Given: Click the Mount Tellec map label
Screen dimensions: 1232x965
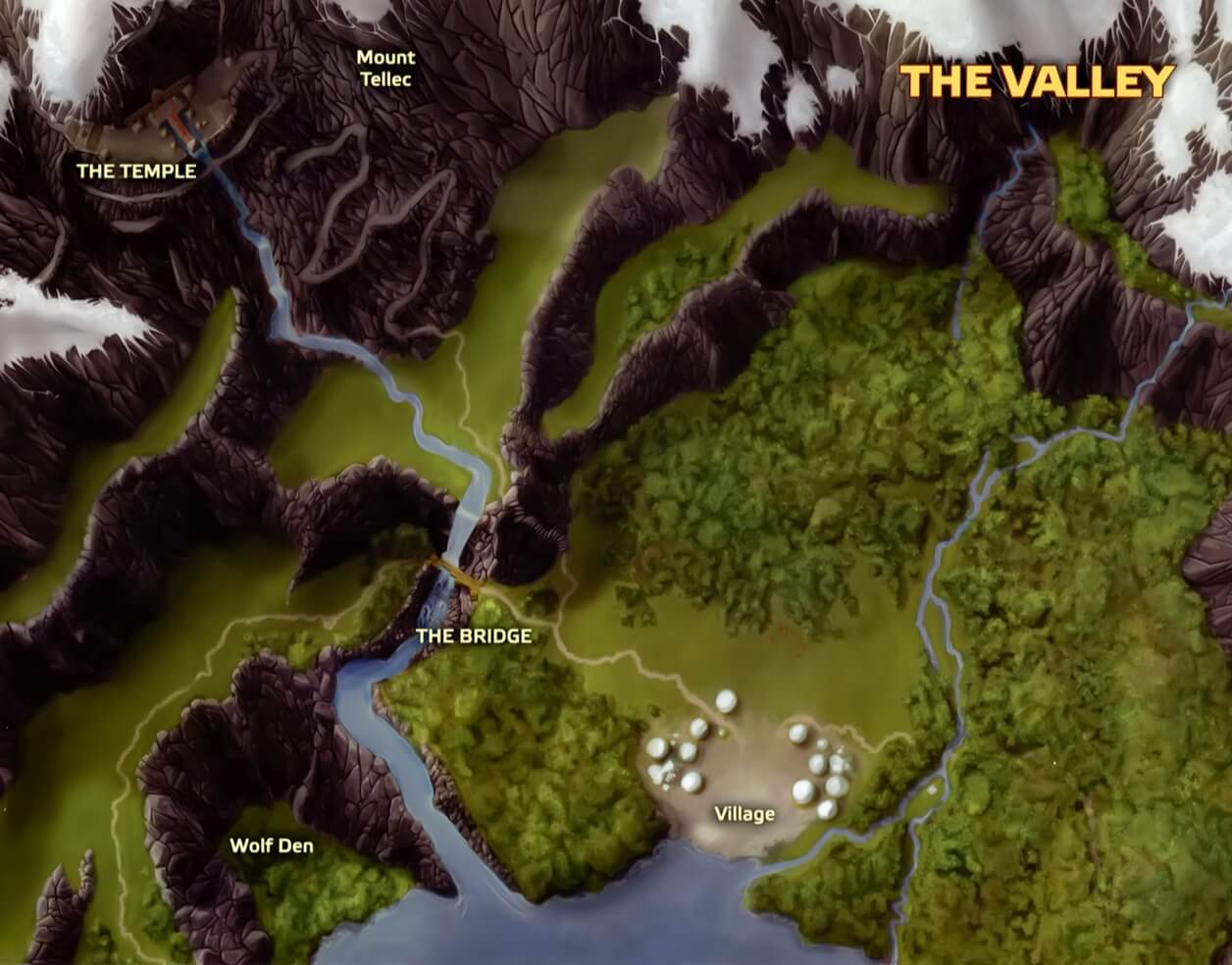Looking at the screenshot, I should (x=385, y=68).
